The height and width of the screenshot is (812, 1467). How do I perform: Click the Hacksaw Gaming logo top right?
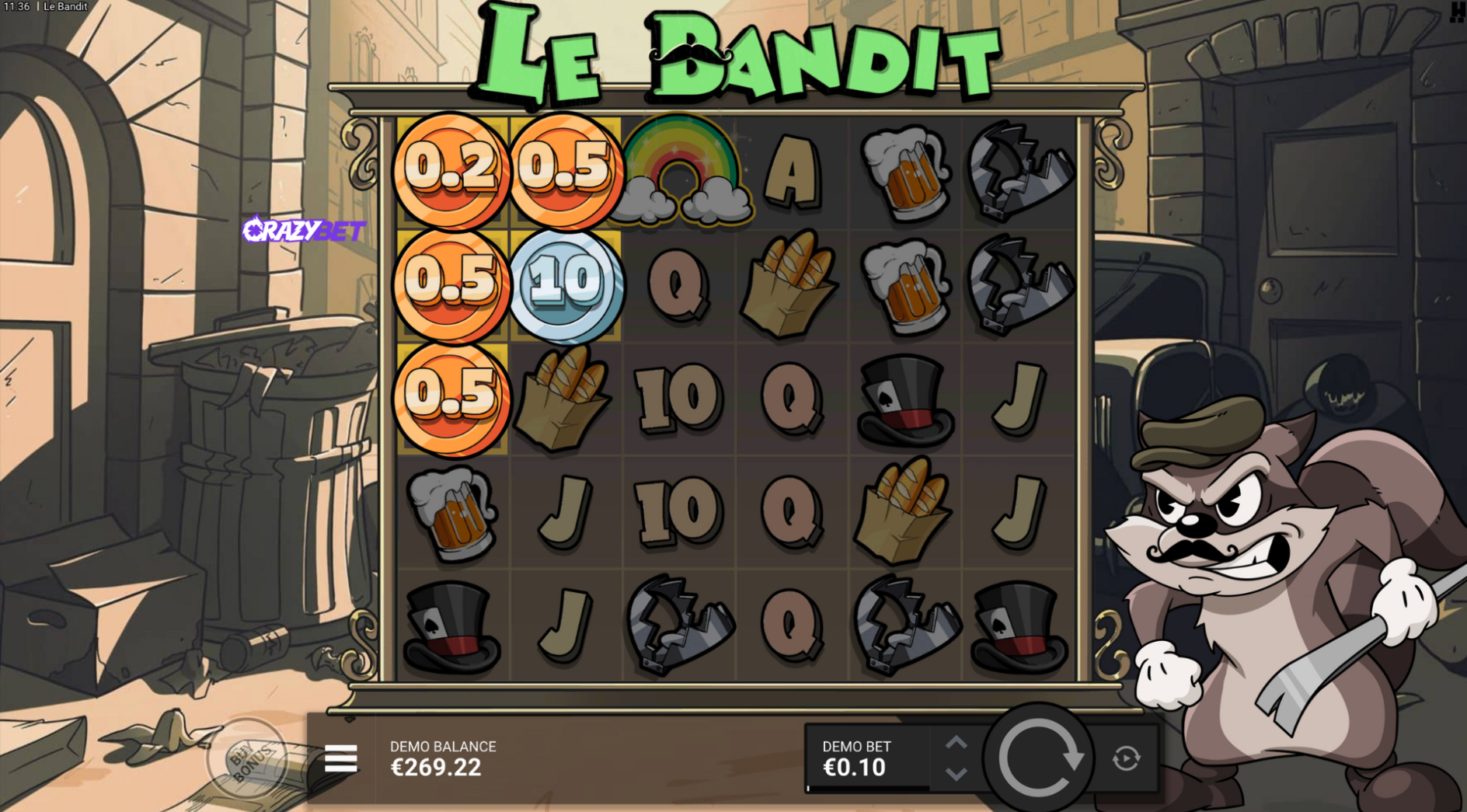click(1456, 12)
